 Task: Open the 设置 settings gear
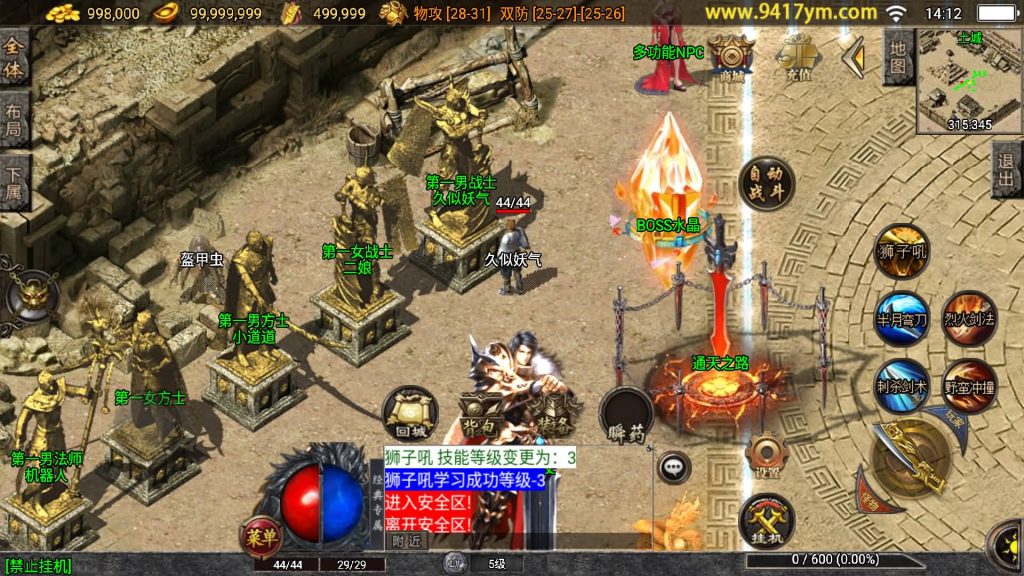tap(767, 458)
